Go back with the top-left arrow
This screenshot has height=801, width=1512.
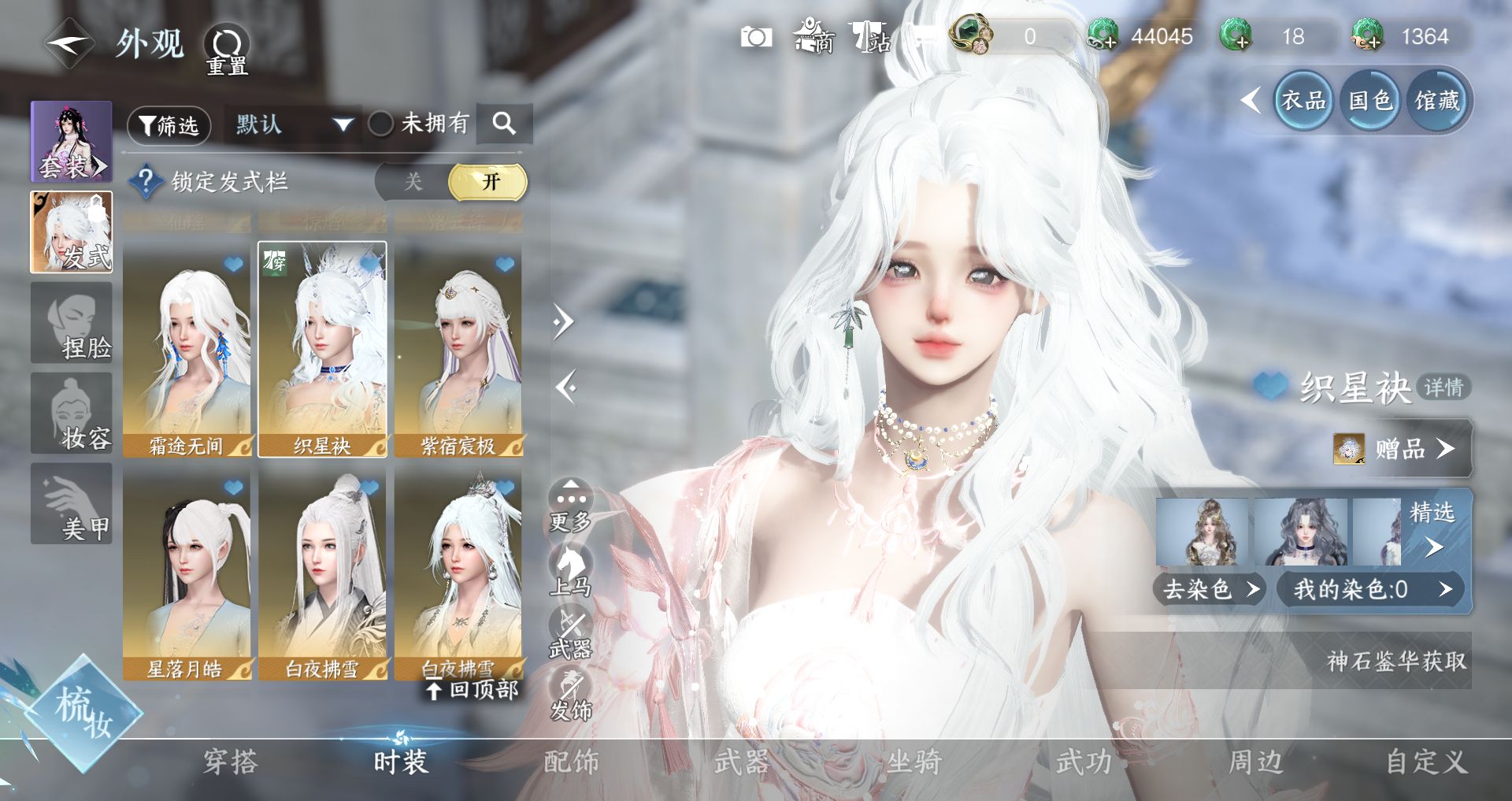tap(69, 43)
